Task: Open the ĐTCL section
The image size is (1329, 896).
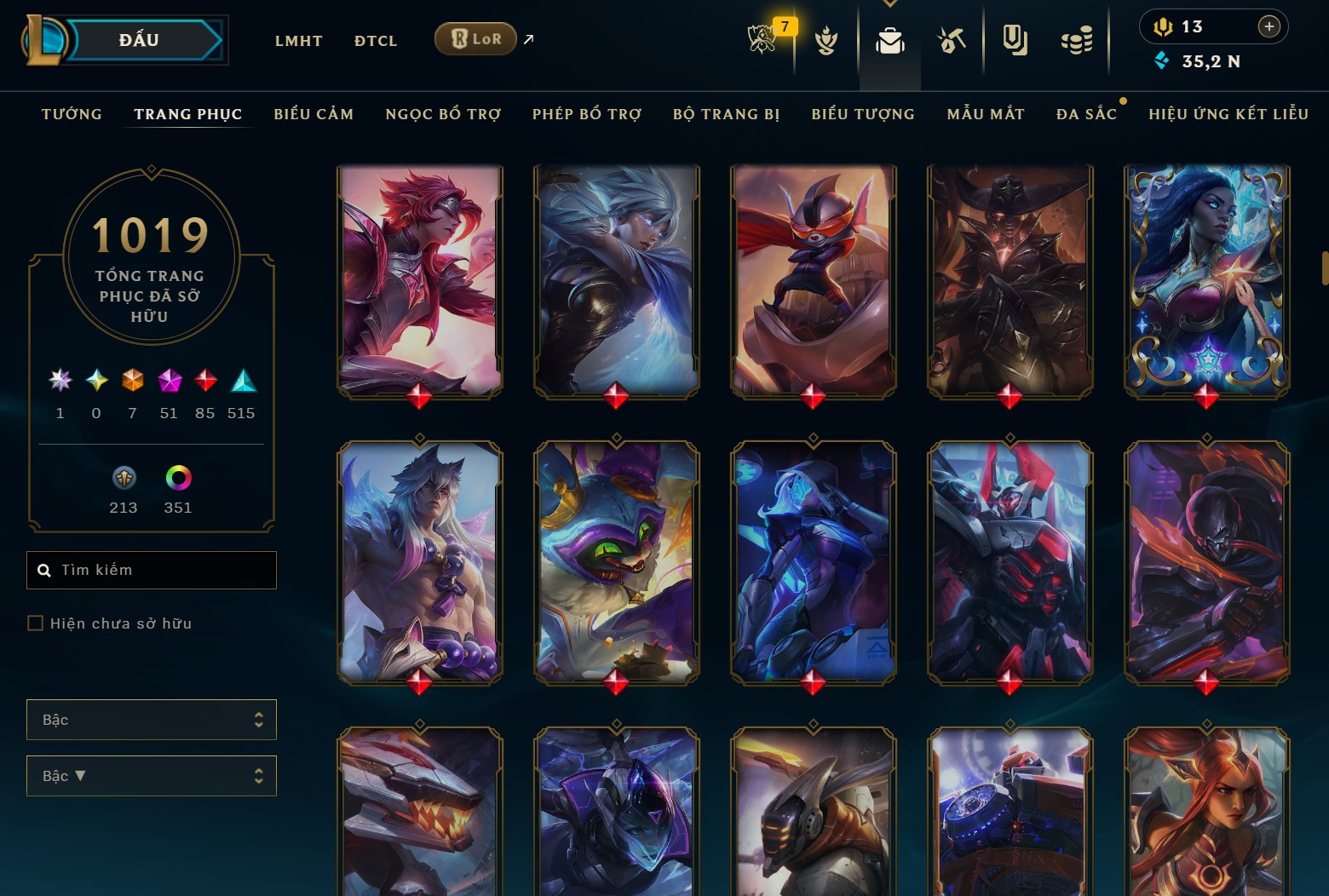Action: pos(376,41)
